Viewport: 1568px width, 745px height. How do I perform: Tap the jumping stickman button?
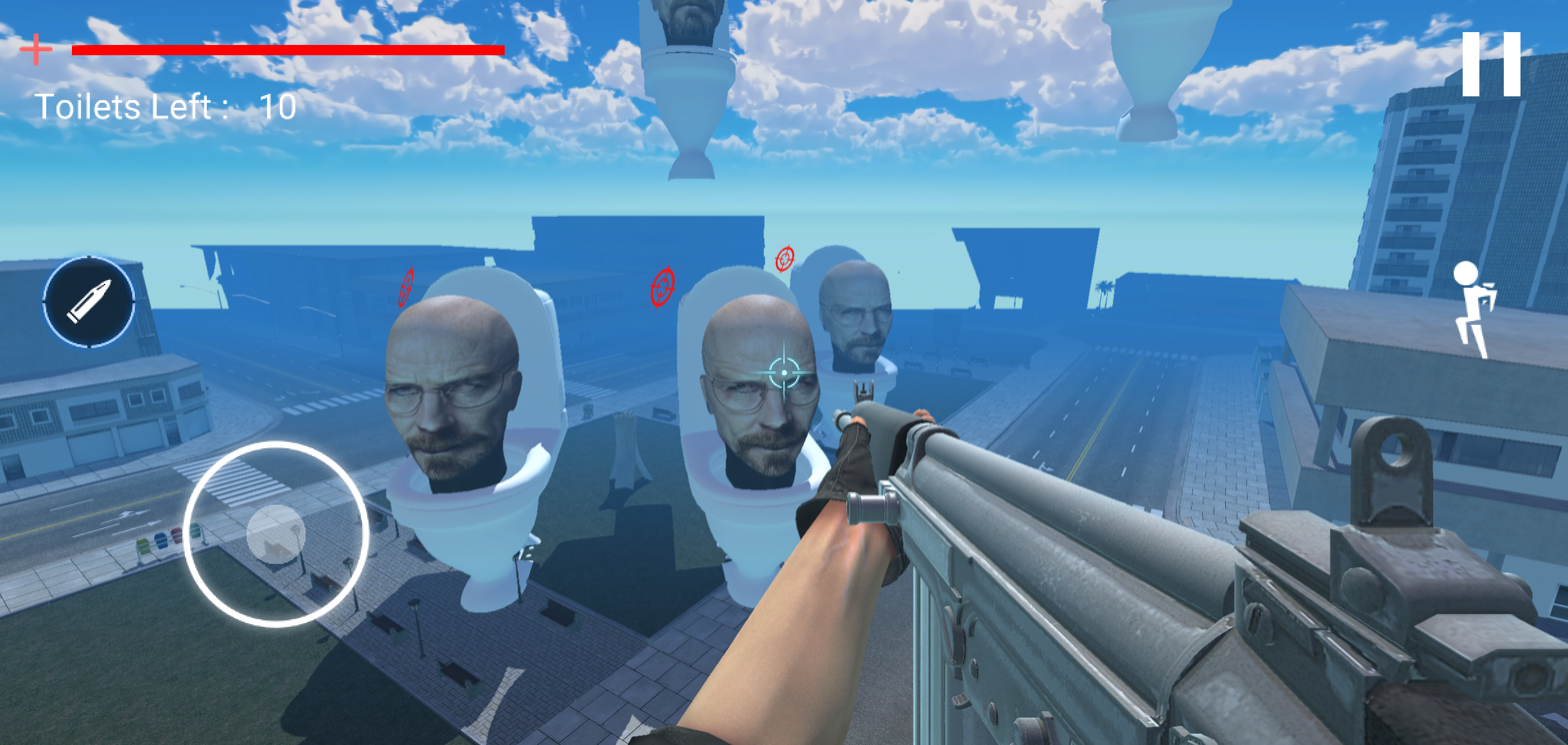click(1474, 308)
